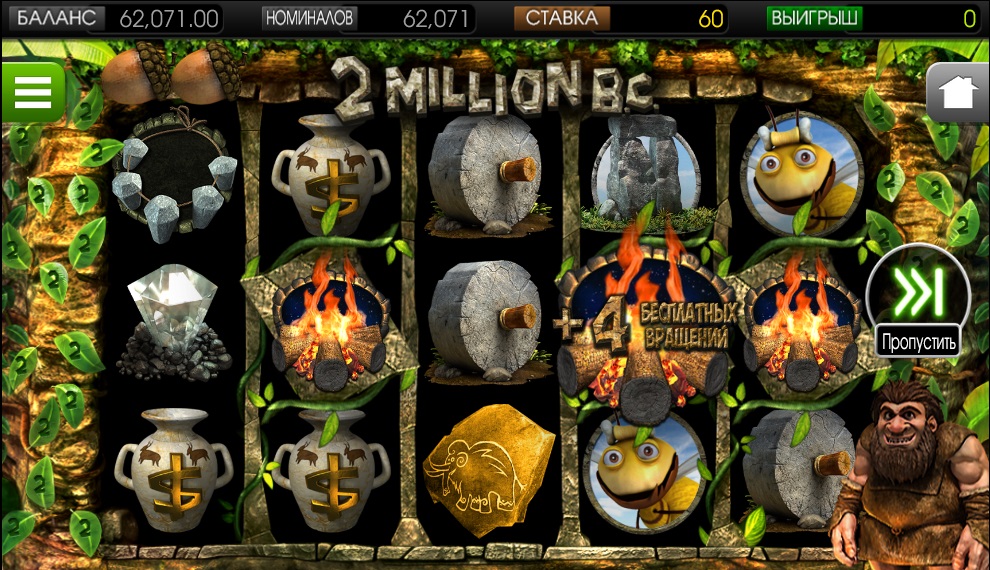Skip the animation with the green arrows button
Viewport: 990px width, 570px height.
tap(918, 292)
